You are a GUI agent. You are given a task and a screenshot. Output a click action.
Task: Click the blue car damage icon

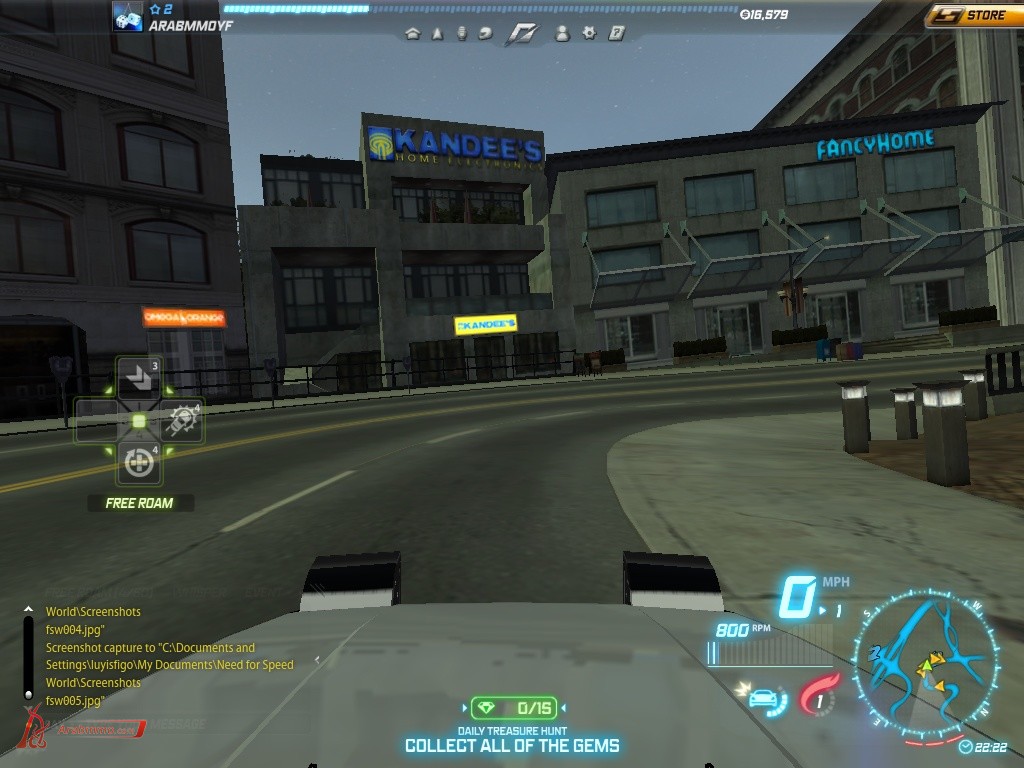[764, 696]
